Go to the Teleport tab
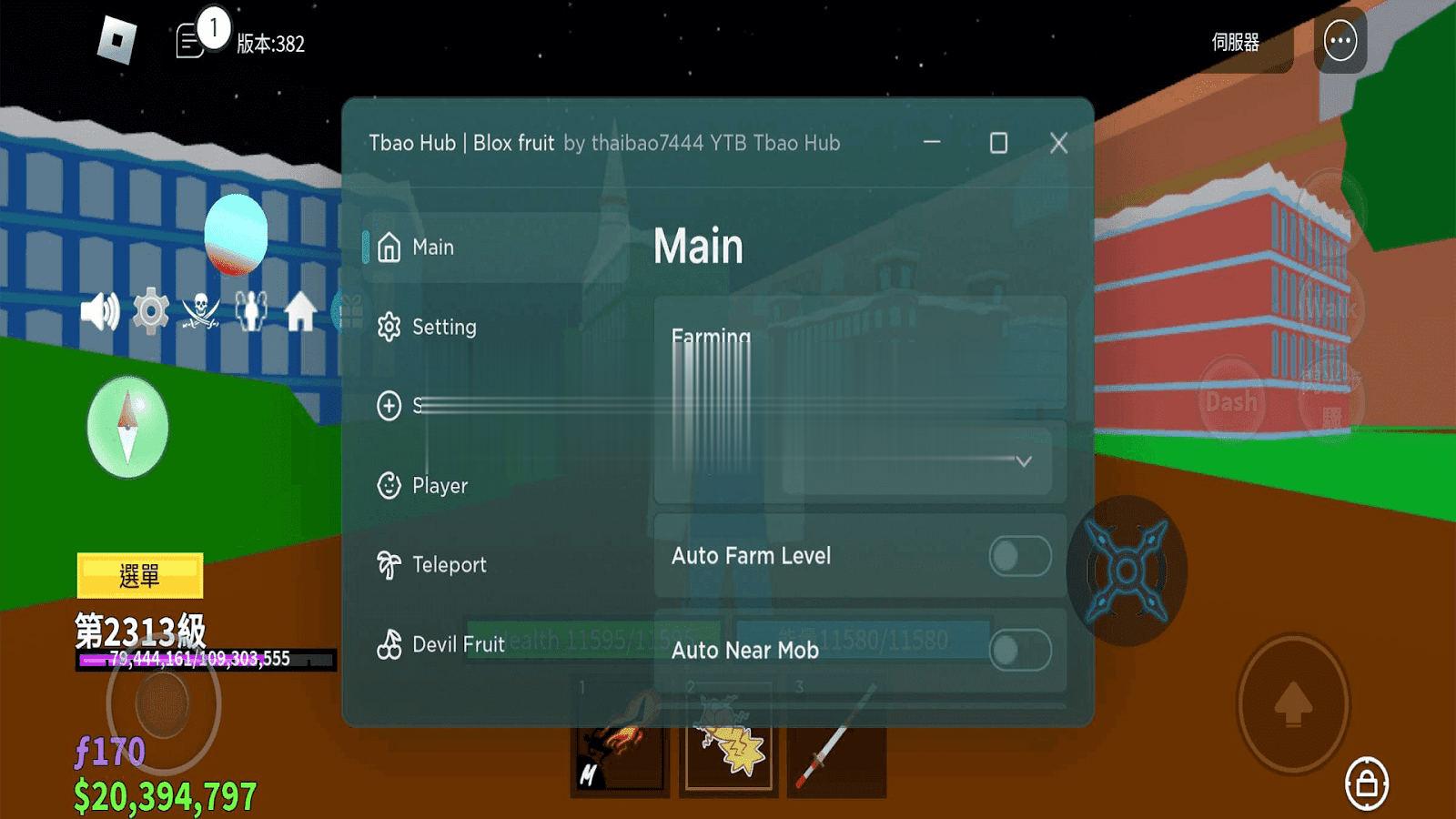The image size is (1456, 819). click(449, 565)
